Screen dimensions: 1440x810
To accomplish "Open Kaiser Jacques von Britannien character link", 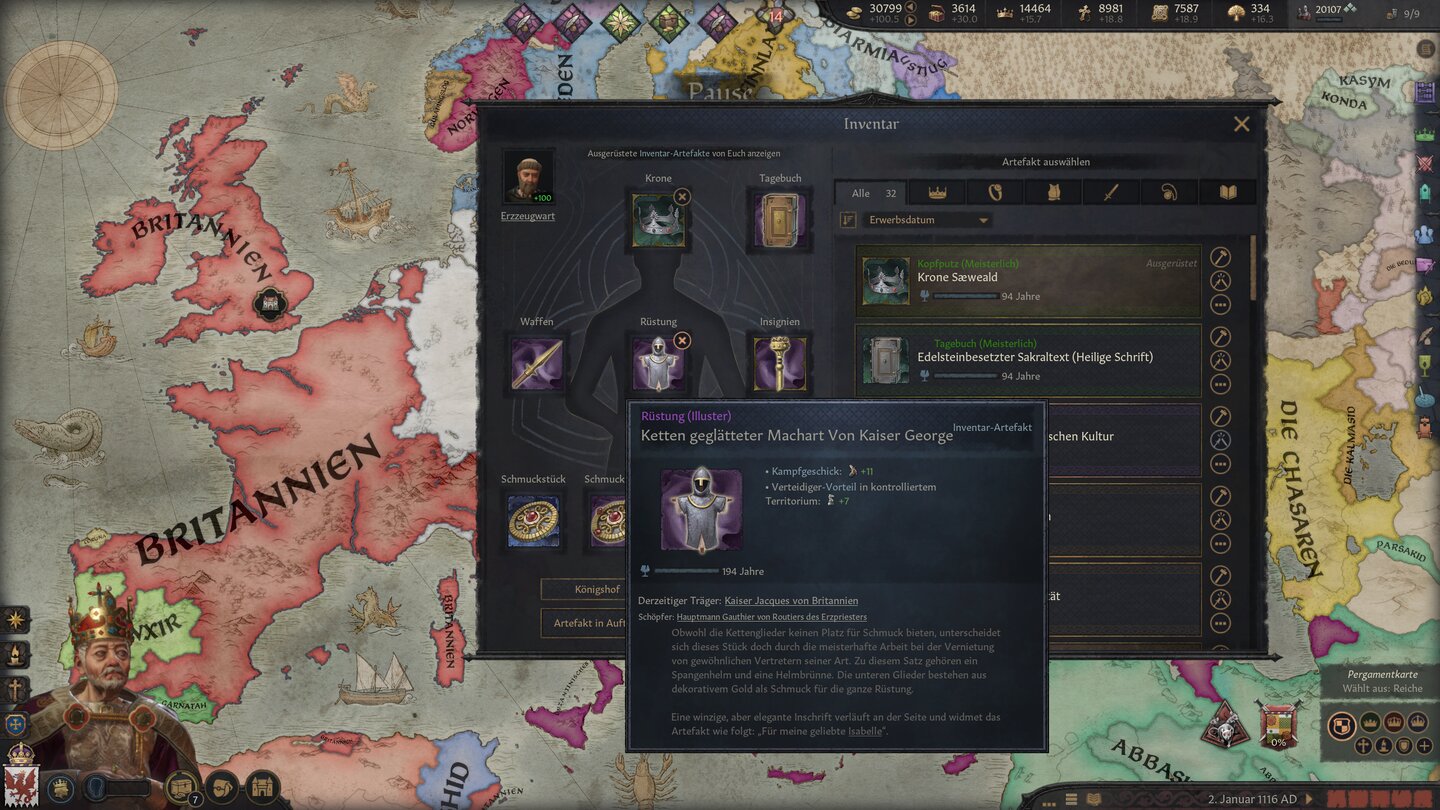I will [x=794, y=600].
